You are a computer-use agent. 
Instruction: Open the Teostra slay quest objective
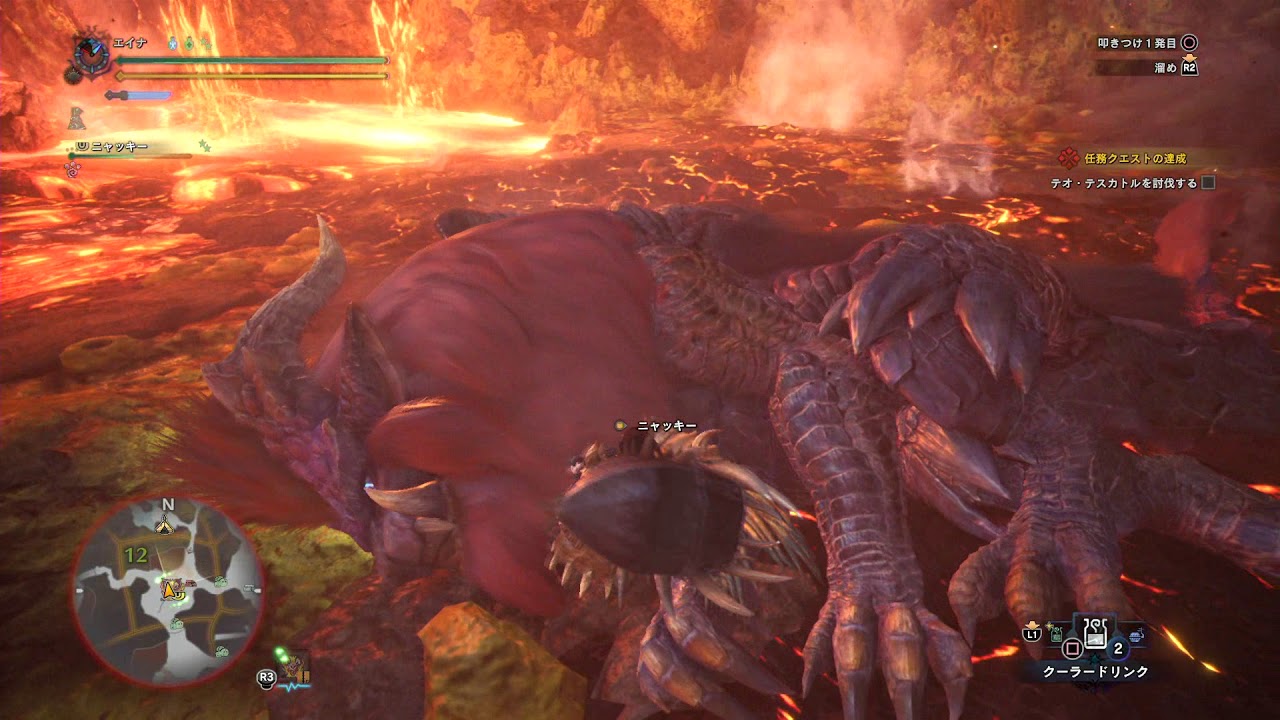point(1123,183)
